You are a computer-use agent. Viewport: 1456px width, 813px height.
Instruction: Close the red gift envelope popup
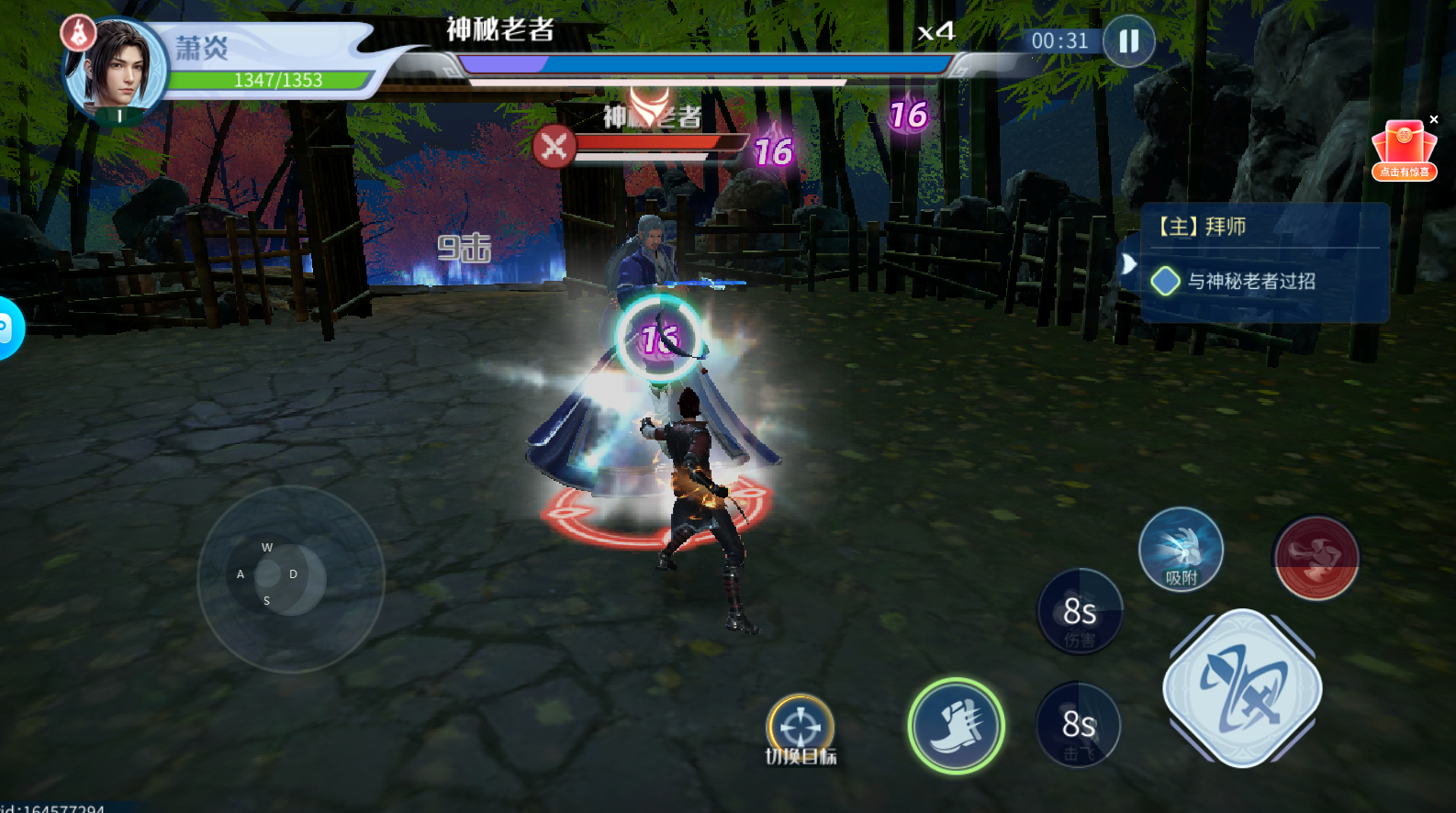pos(1434,119)
